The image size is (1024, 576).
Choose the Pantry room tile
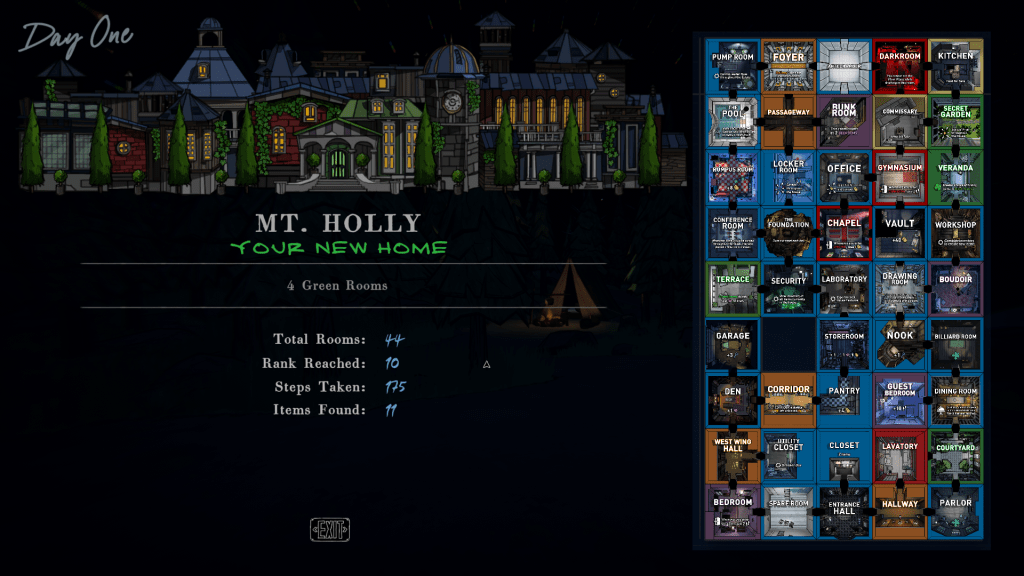pos(844,400)
